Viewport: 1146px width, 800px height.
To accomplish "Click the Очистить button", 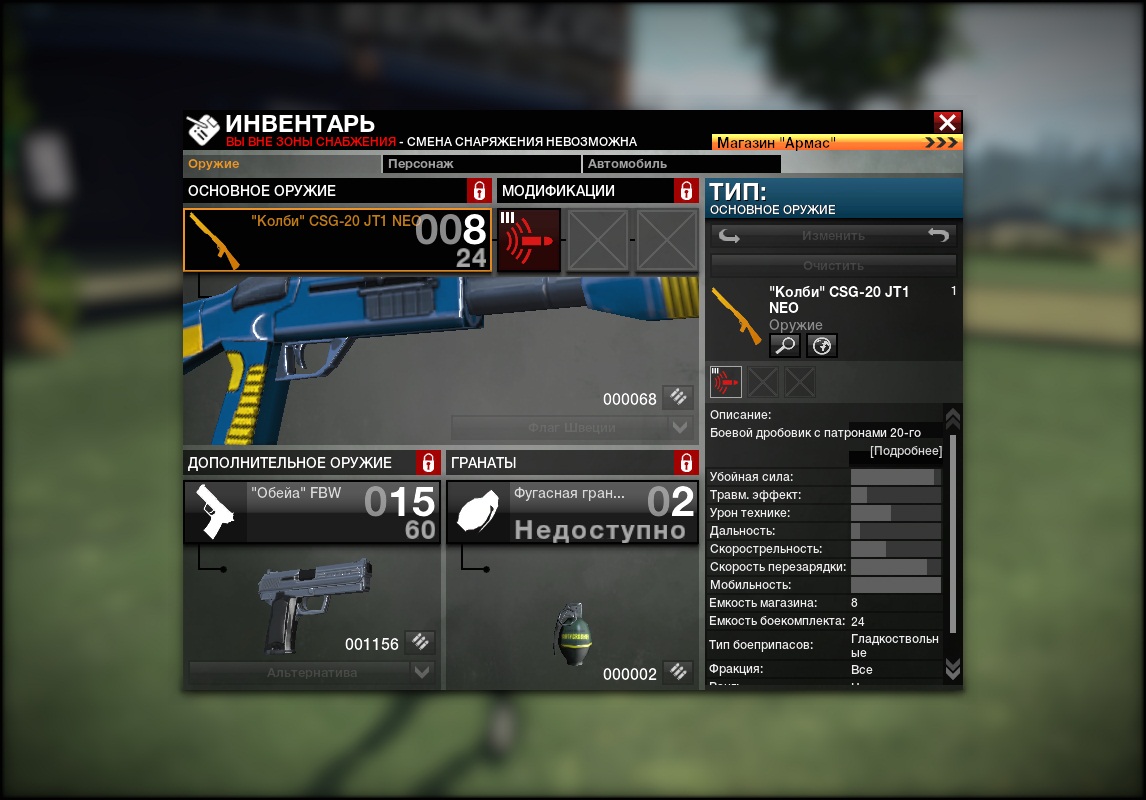I will [833, 266].
